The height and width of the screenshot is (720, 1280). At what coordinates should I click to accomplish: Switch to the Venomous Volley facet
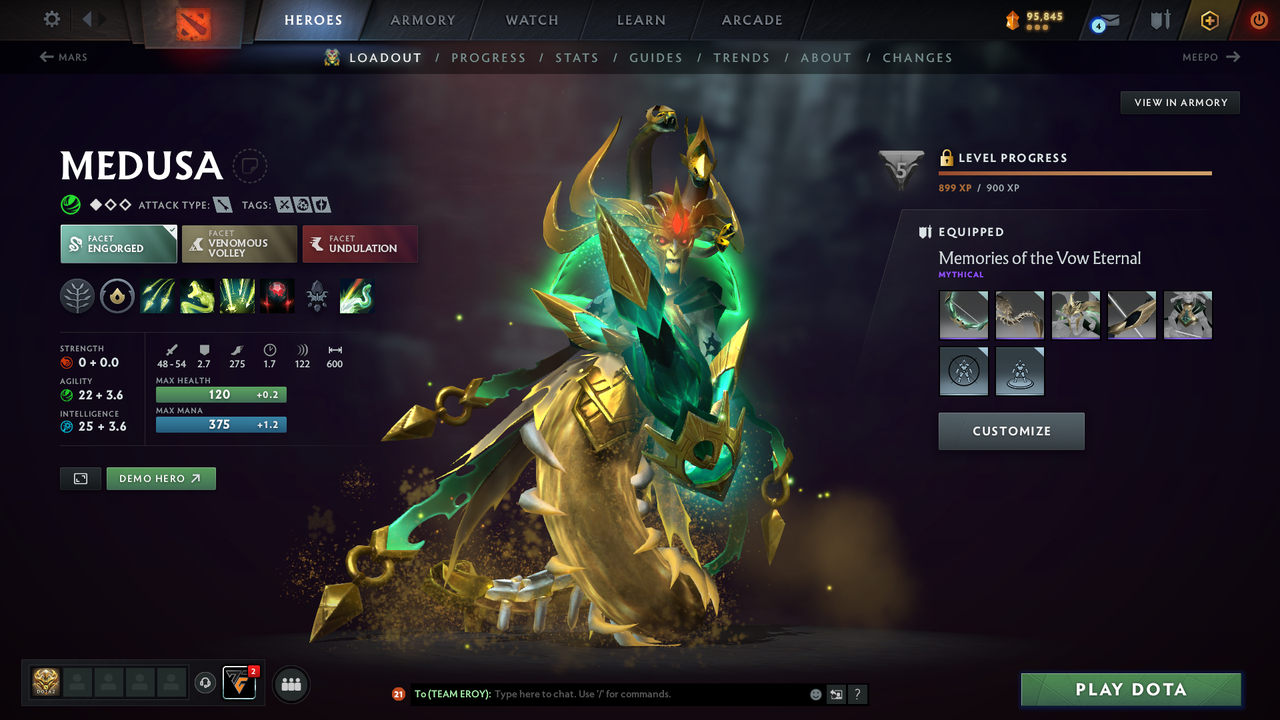pyautogui.click(x=239, y=243)
